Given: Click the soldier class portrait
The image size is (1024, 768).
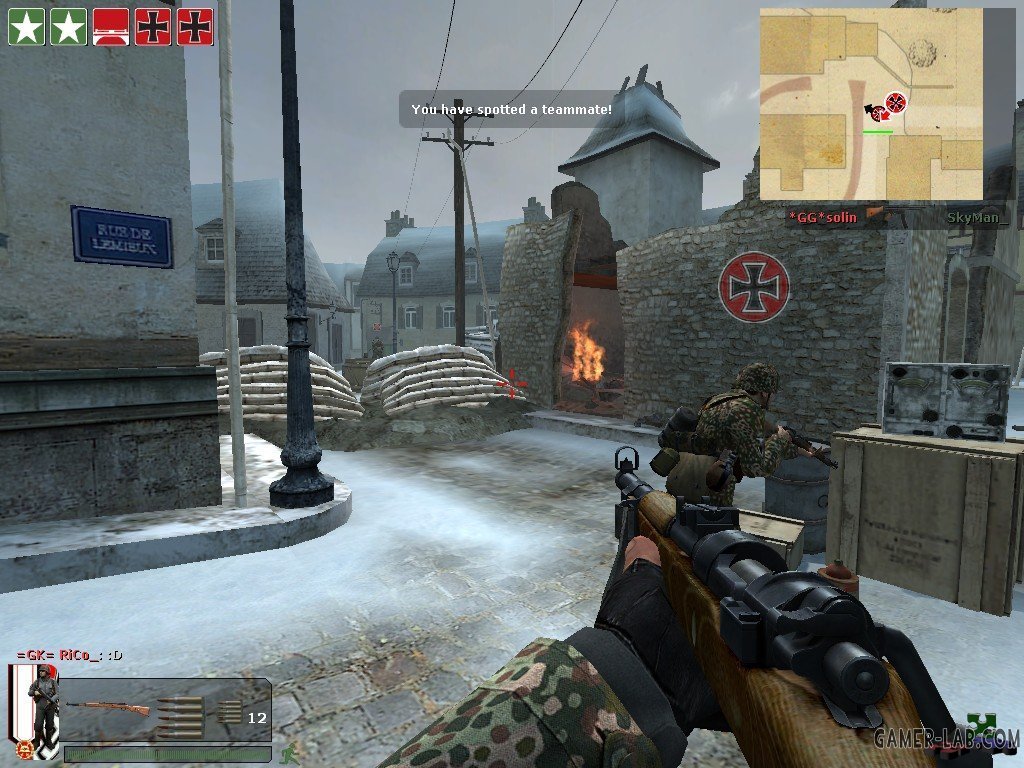Looking at the screenshot, I should pos(35,708).
